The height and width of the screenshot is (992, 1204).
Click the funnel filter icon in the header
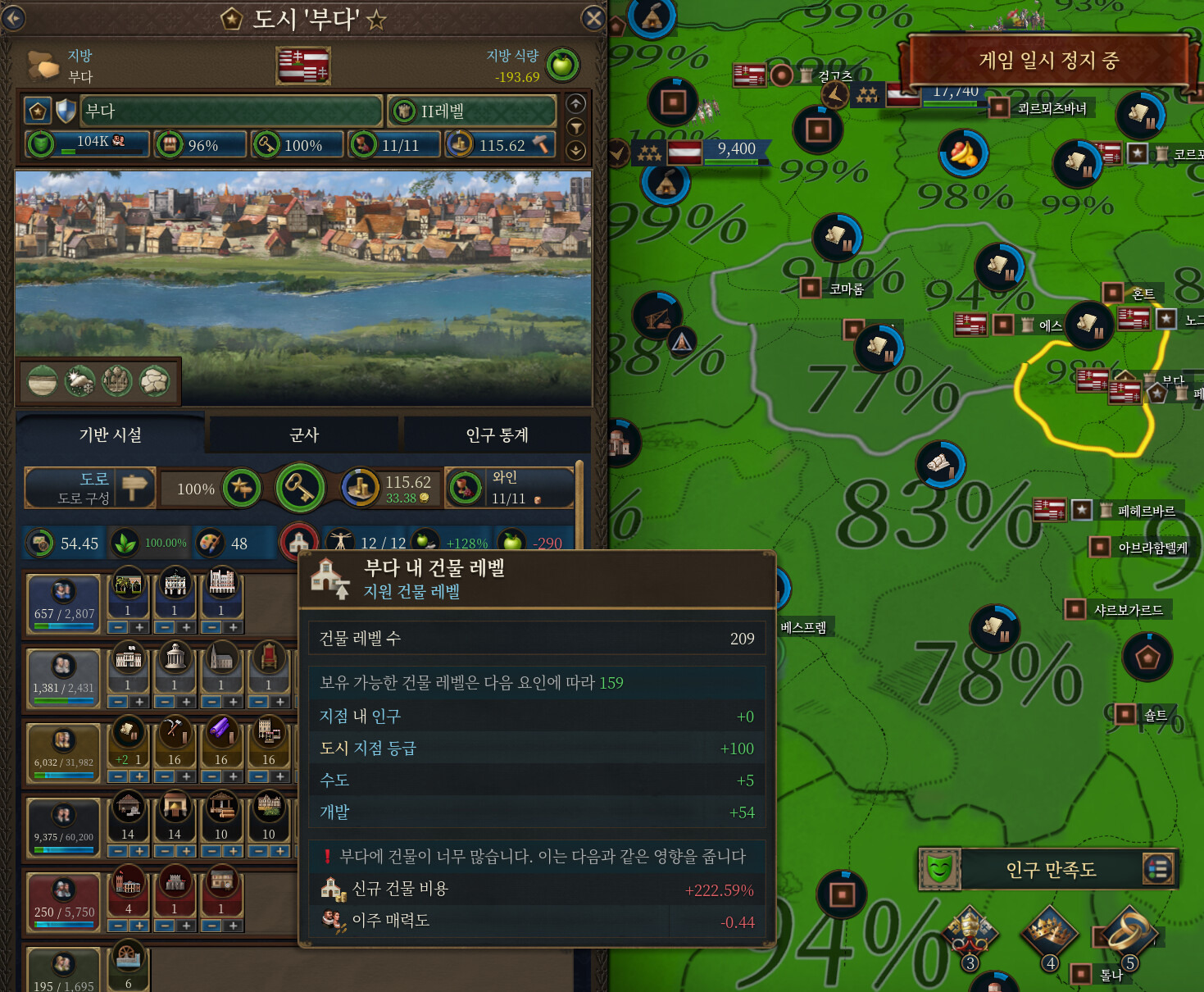click(576, 127)
